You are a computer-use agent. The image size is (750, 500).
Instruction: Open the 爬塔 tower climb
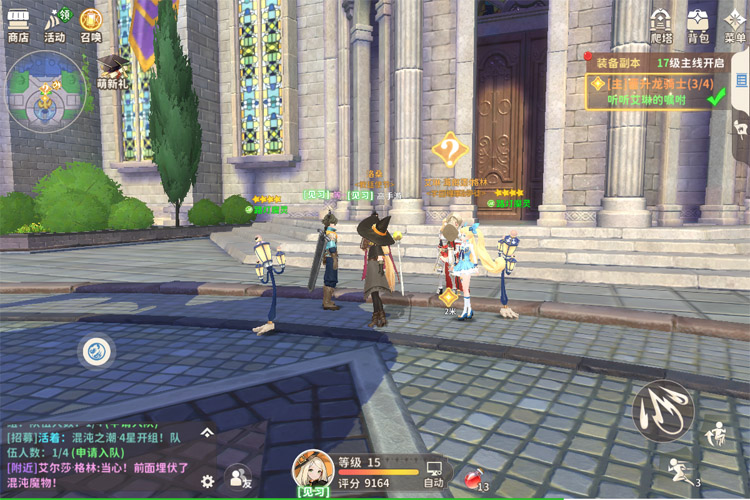tap(661, 24)
